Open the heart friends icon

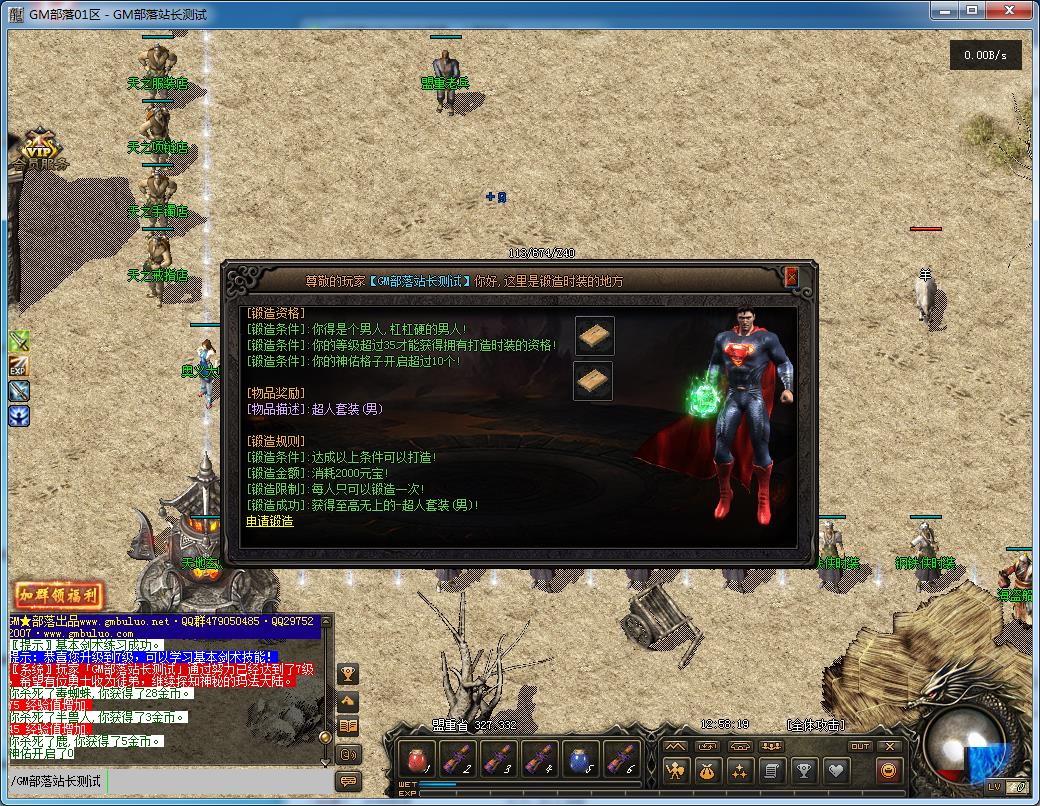834,771
